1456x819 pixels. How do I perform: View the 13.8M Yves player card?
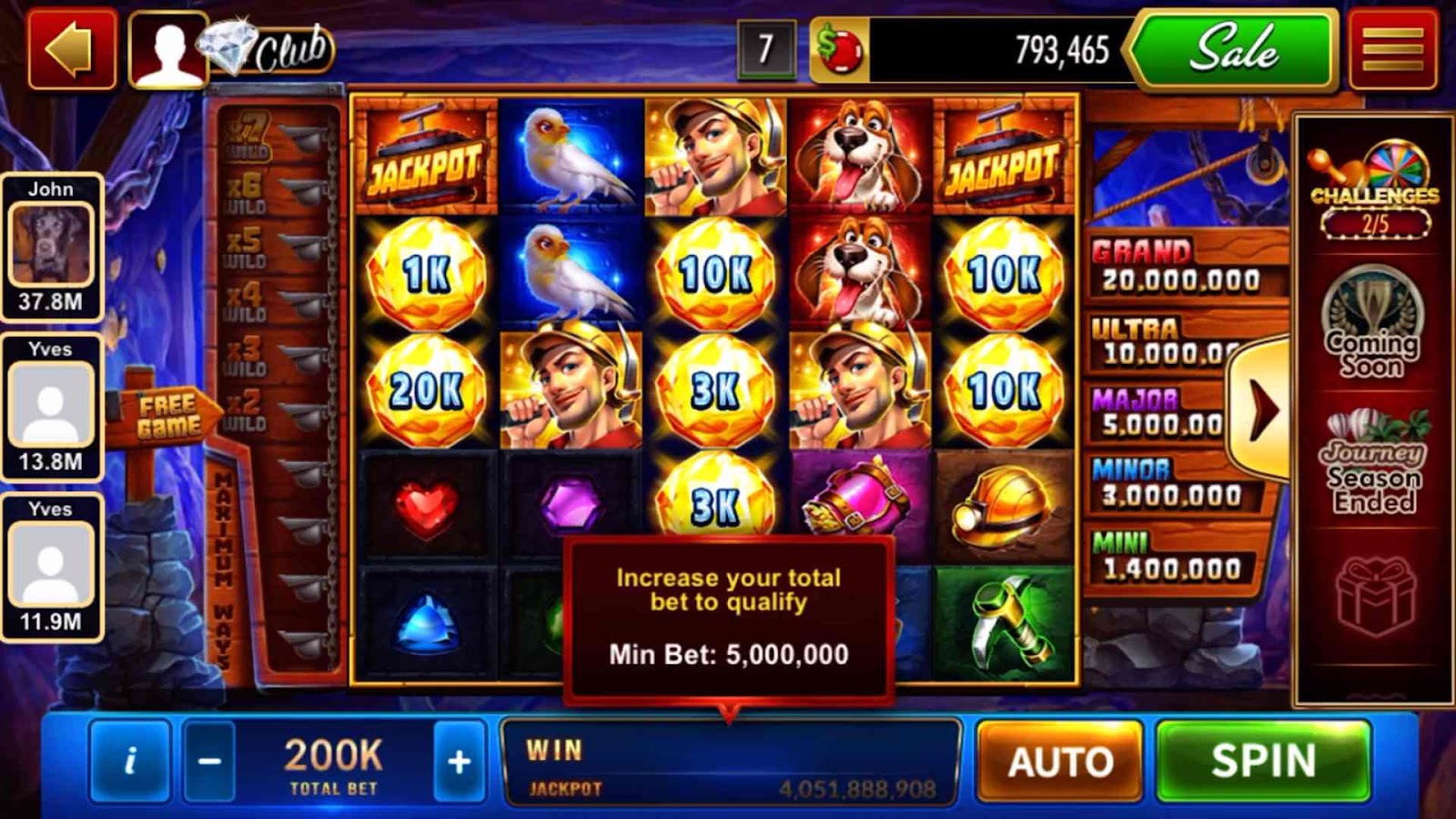coord(51,406)
